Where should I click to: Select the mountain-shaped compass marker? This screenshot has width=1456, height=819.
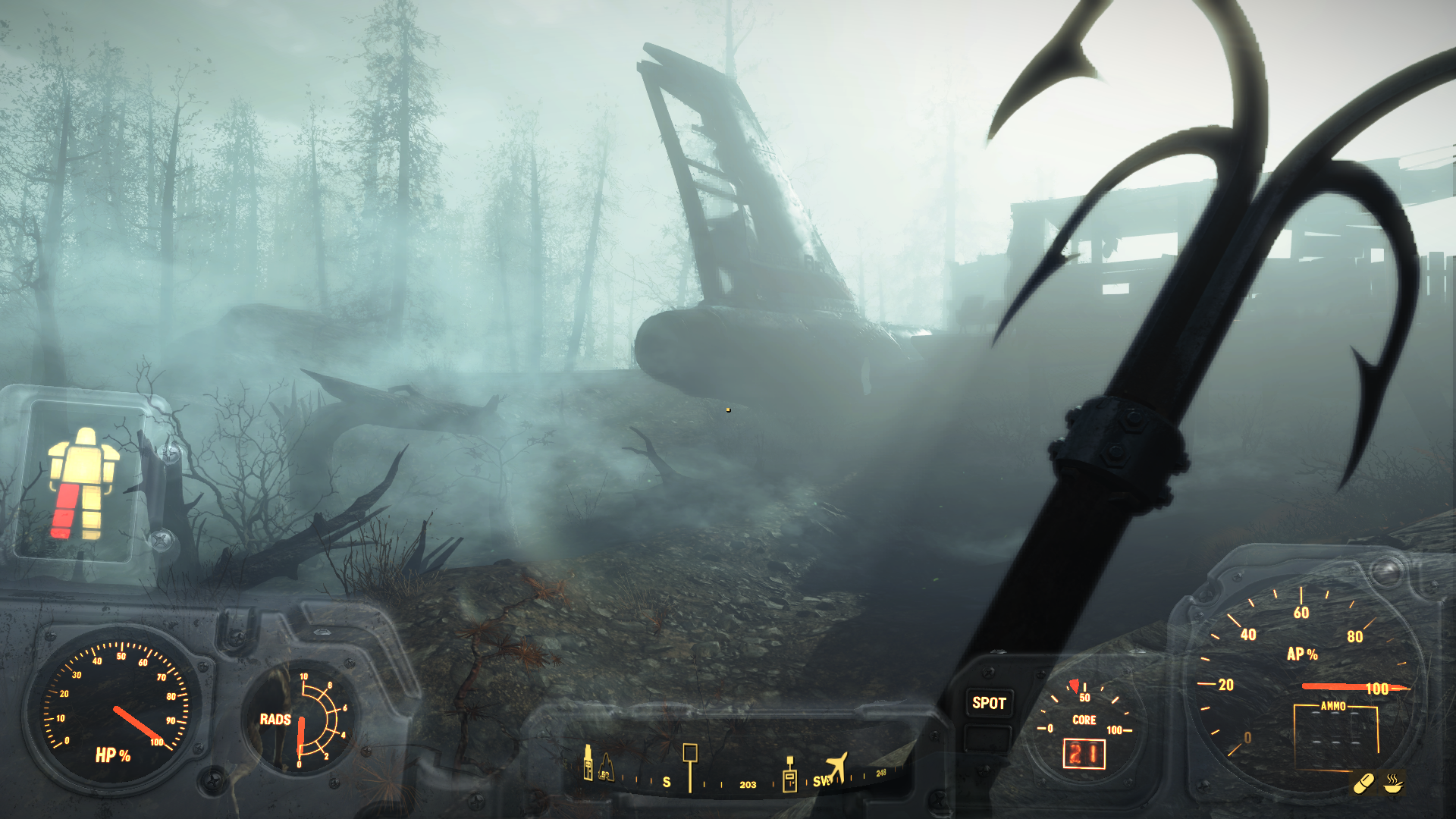click(x=606, y=767)
